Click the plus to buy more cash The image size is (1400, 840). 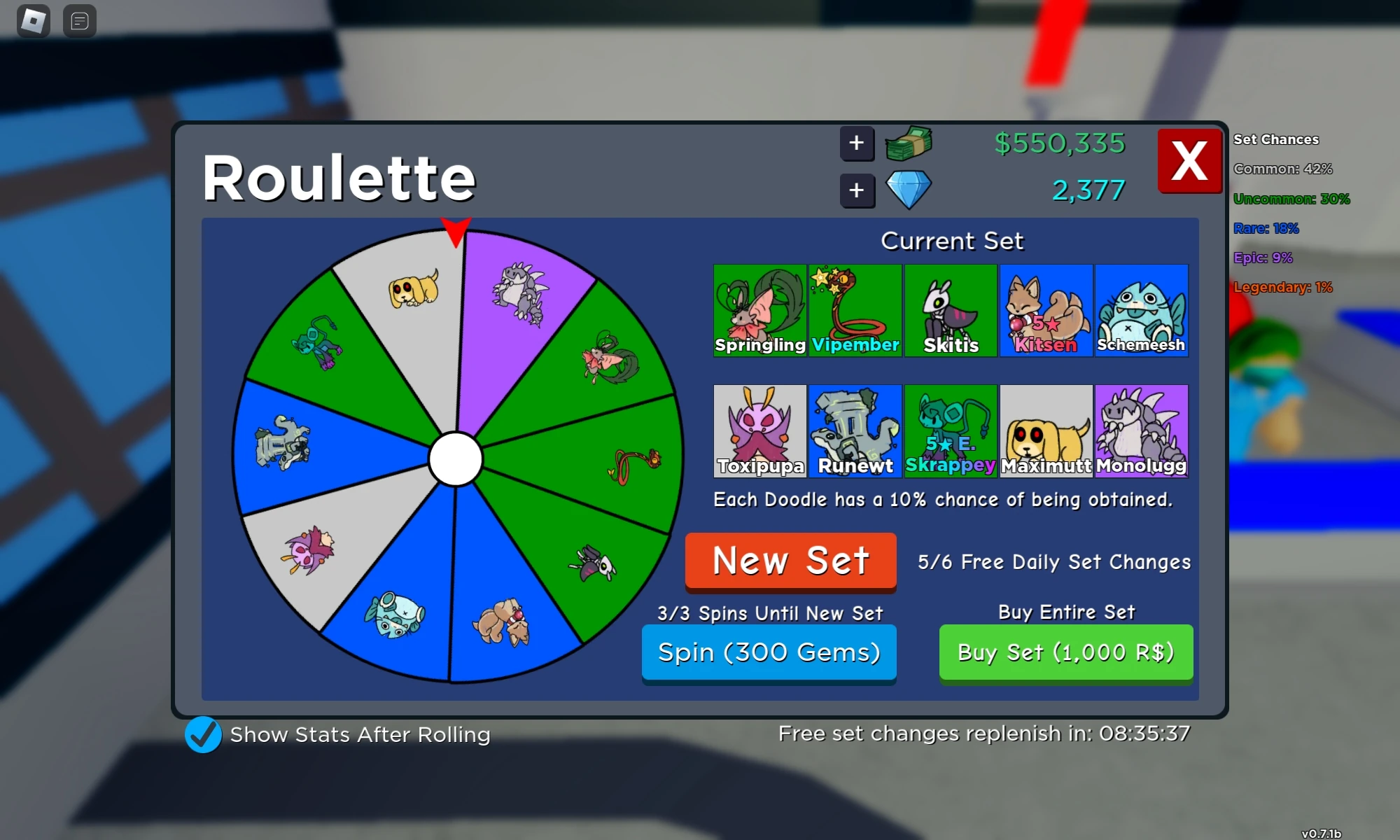point(857,143)
